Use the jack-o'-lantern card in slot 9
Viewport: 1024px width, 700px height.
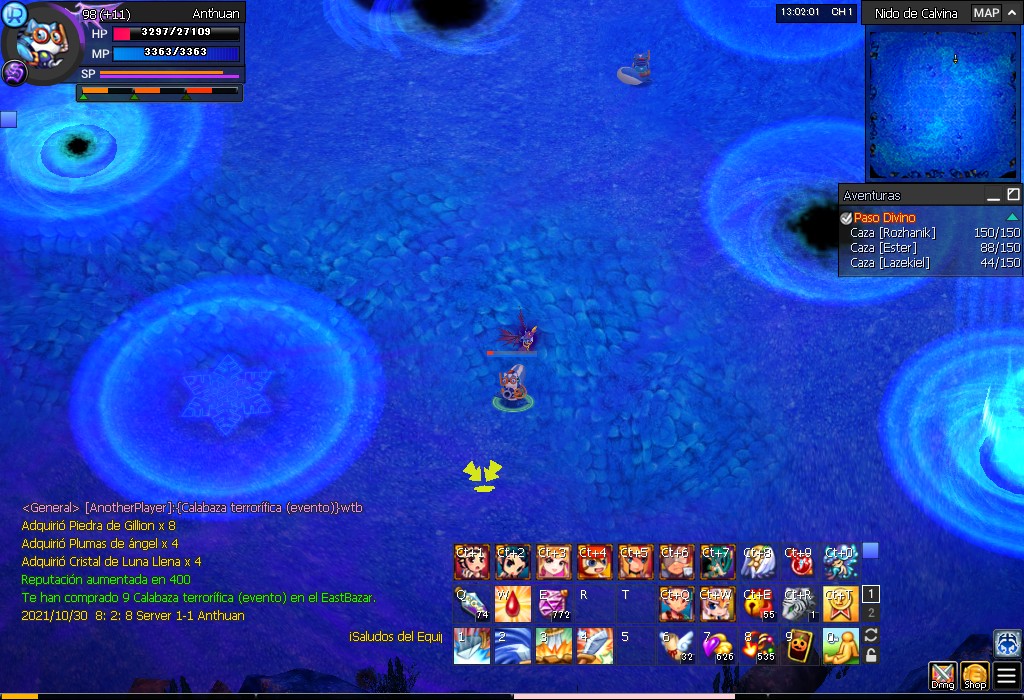click(799, 646)
